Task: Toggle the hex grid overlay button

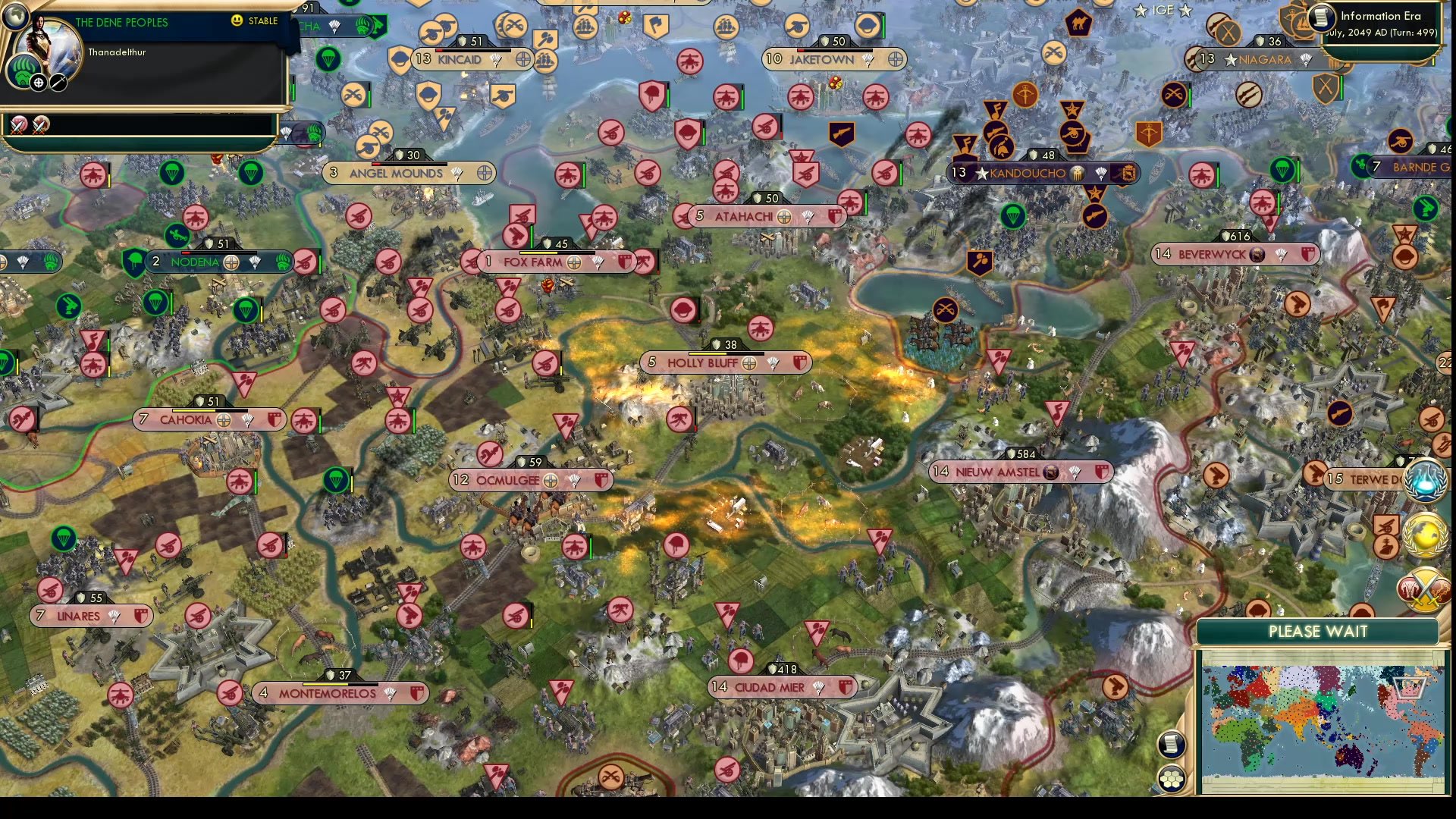Action: (x=1172, y=779)
